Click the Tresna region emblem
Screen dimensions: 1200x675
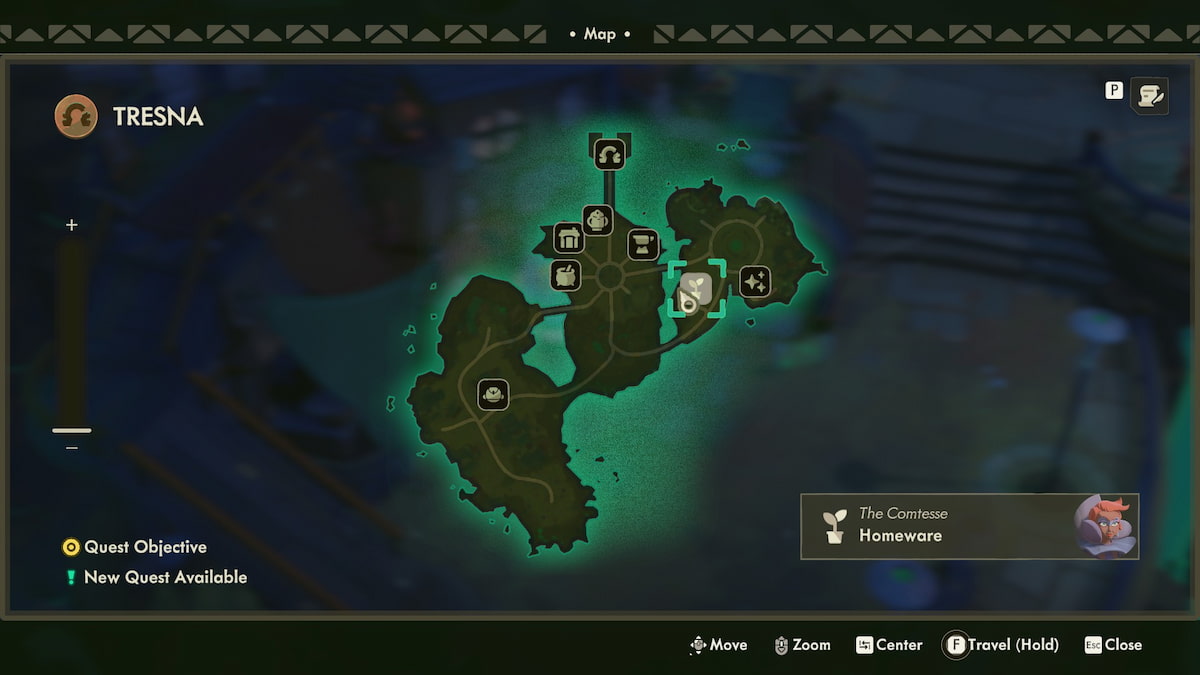tap(76, 116)
